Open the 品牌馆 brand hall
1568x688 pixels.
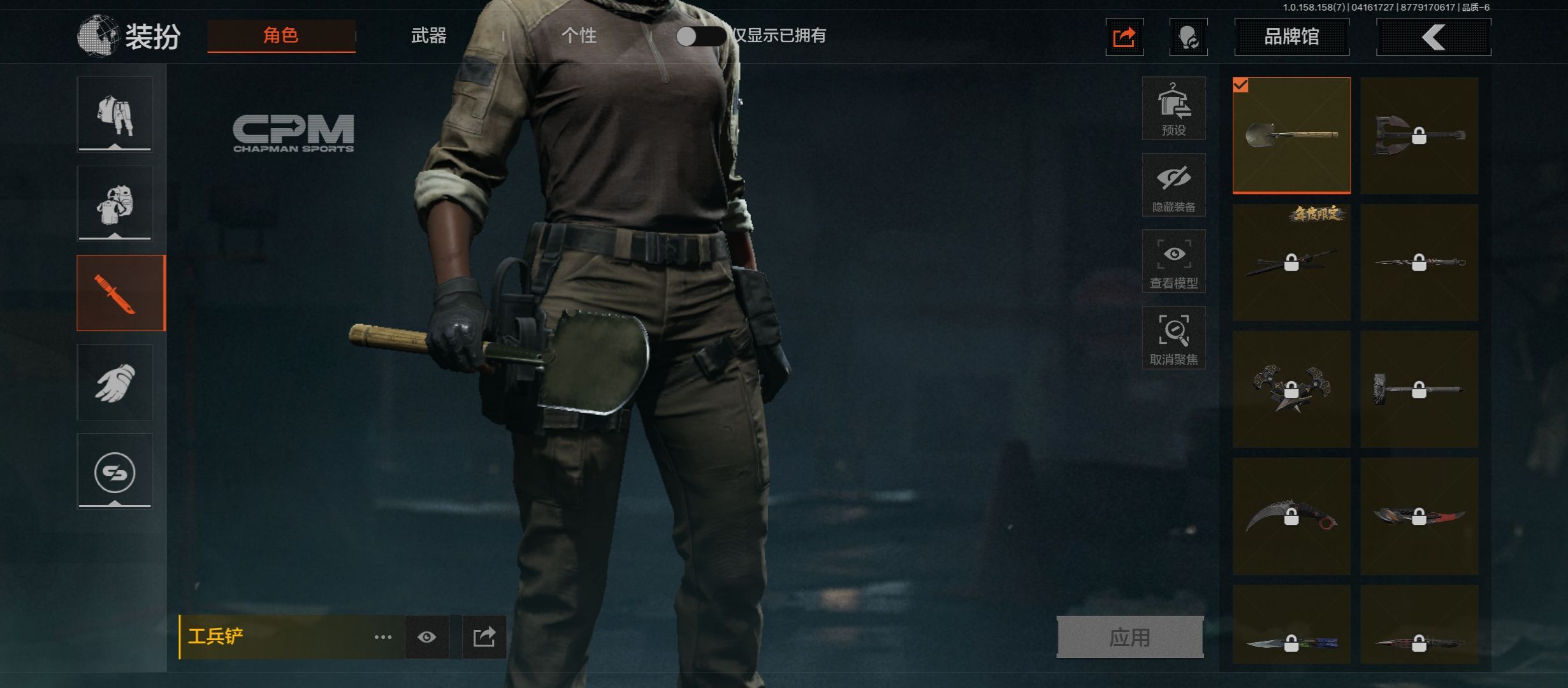pos(1291,37)
